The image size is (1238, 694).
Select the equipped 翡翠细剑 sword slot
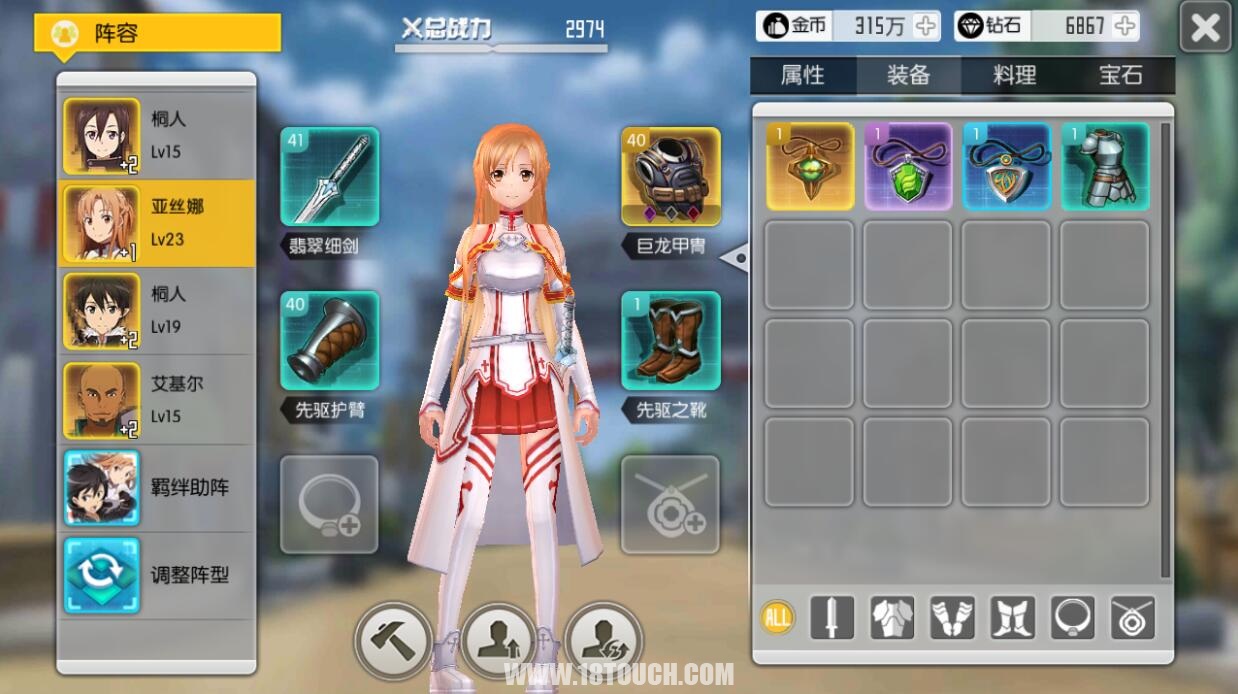coord(329,176)
